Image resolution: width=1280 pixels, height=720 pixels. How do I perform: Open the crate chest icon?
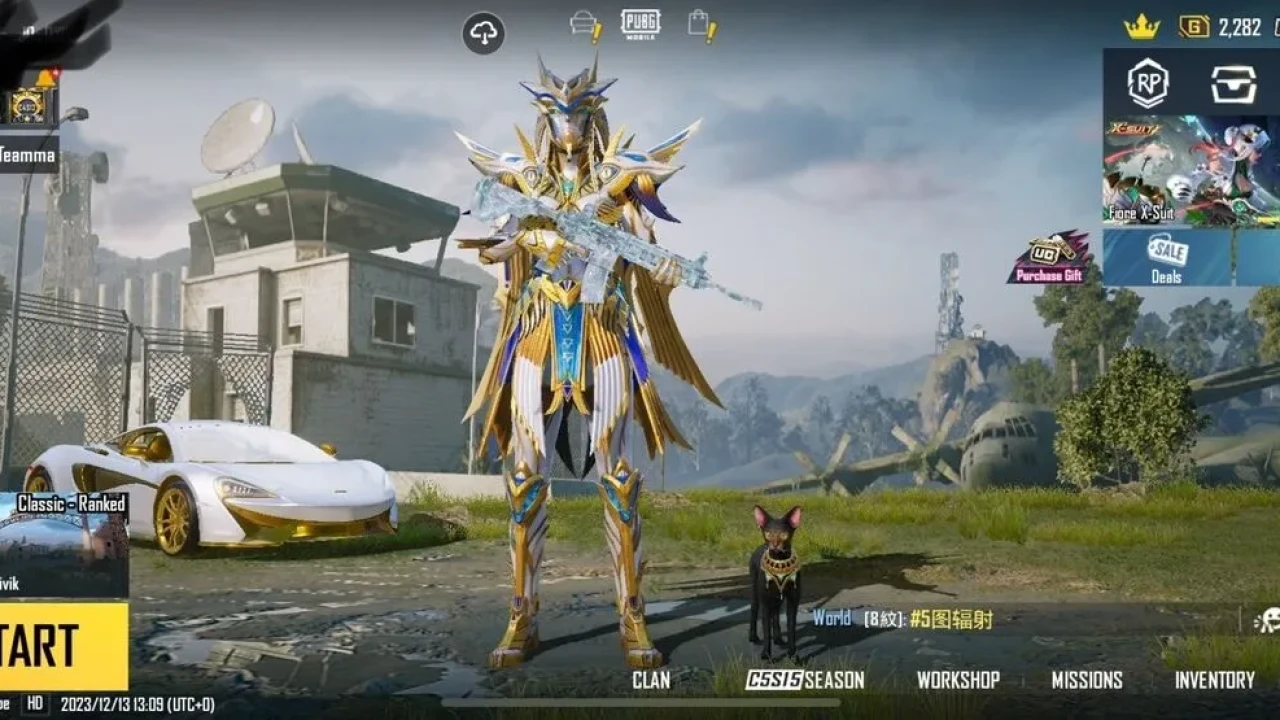pos(1234,84)
